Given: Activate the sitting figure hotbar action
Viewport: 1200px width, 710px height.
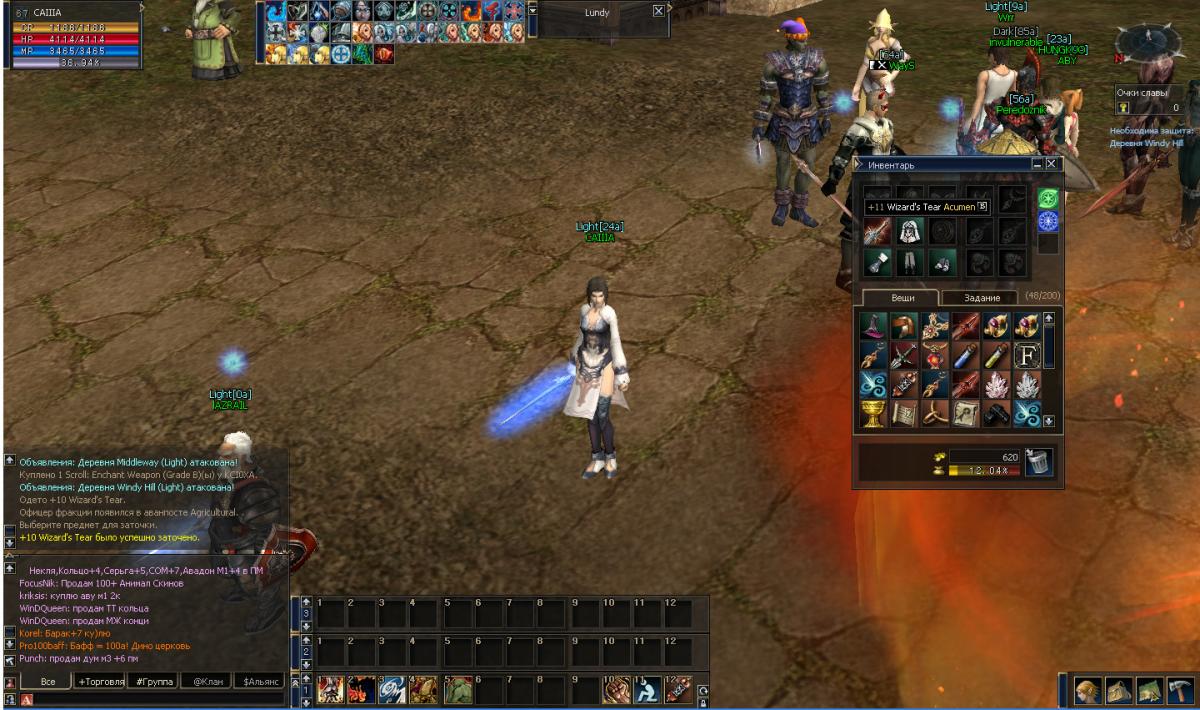Looking at the screenshot, I should pyautogui.click(x=648, y=689).
